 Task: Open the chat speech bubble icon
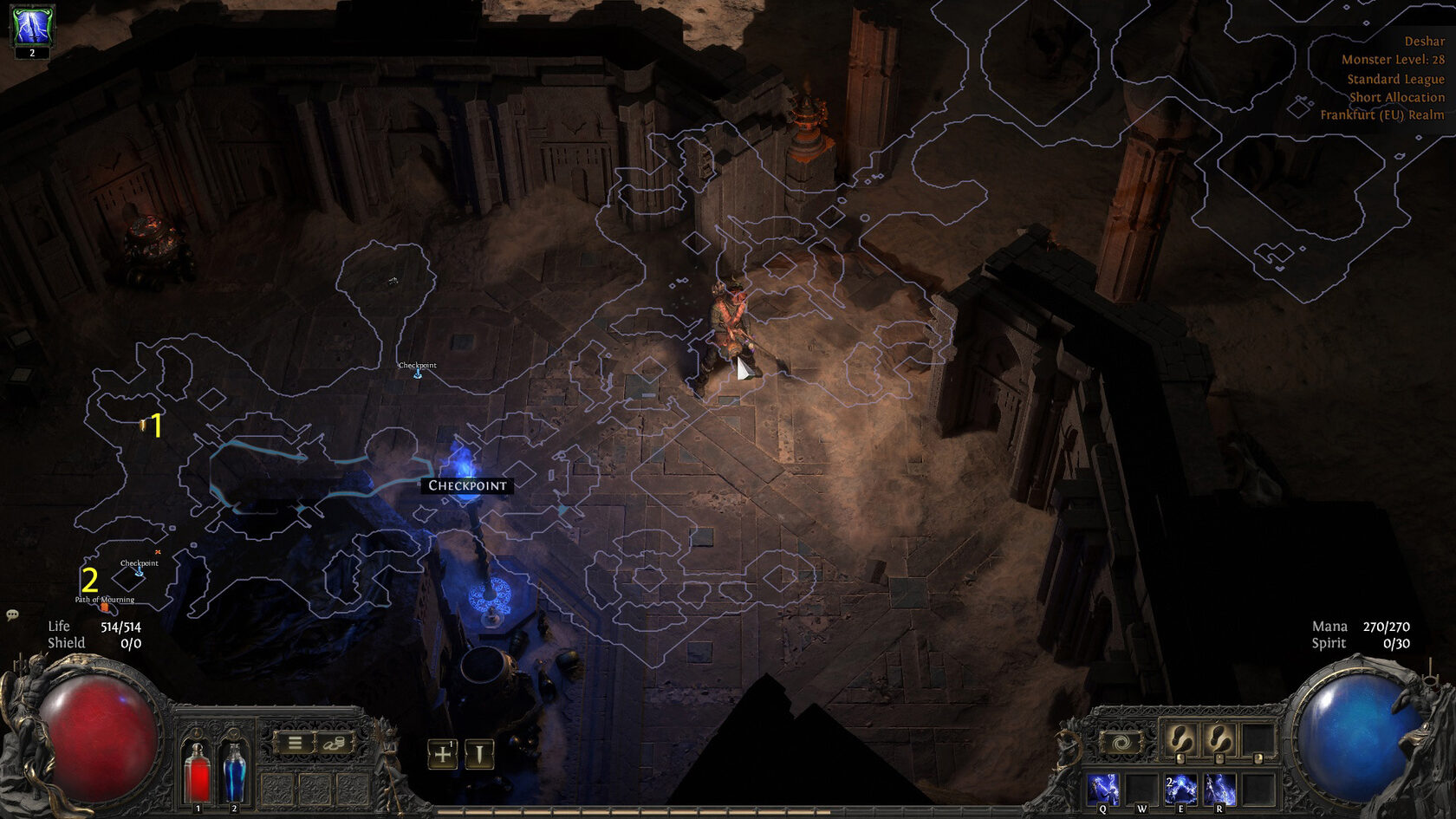[x=12, y=614]
